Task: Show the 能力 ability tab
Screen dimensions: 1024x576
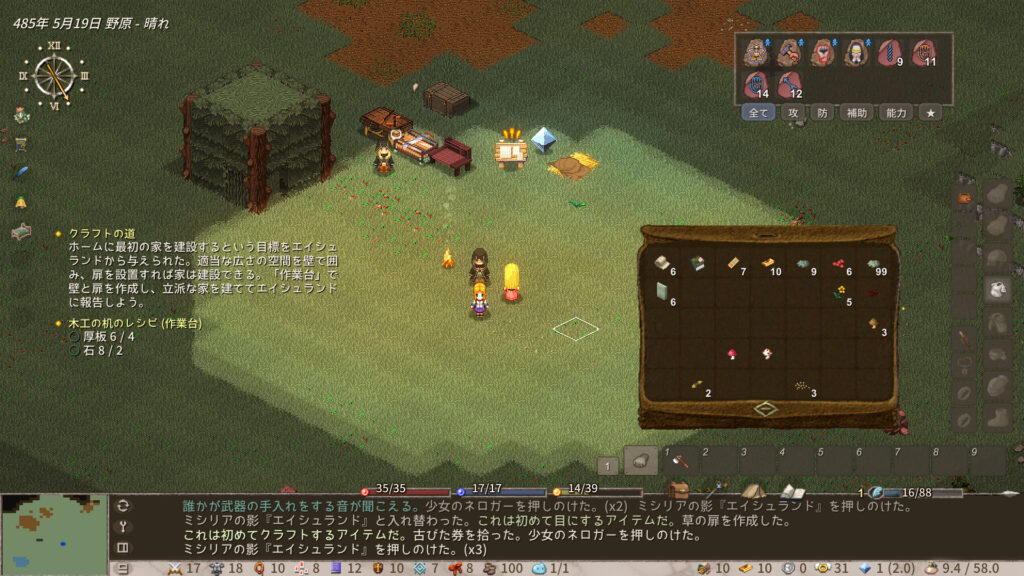Action: [895, 113]
